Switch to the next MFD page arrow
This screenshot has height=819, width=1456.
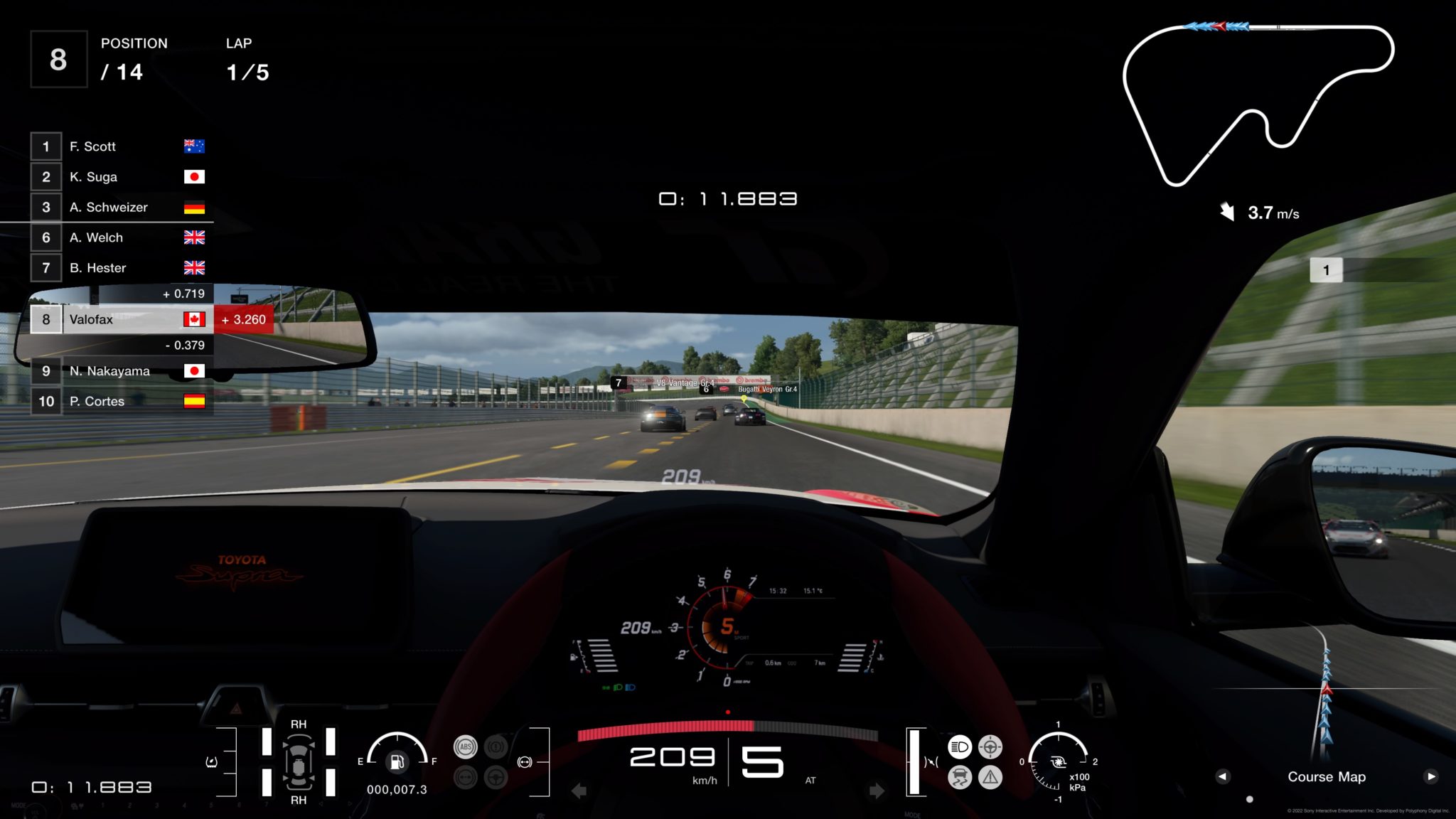pos(1431,776)
